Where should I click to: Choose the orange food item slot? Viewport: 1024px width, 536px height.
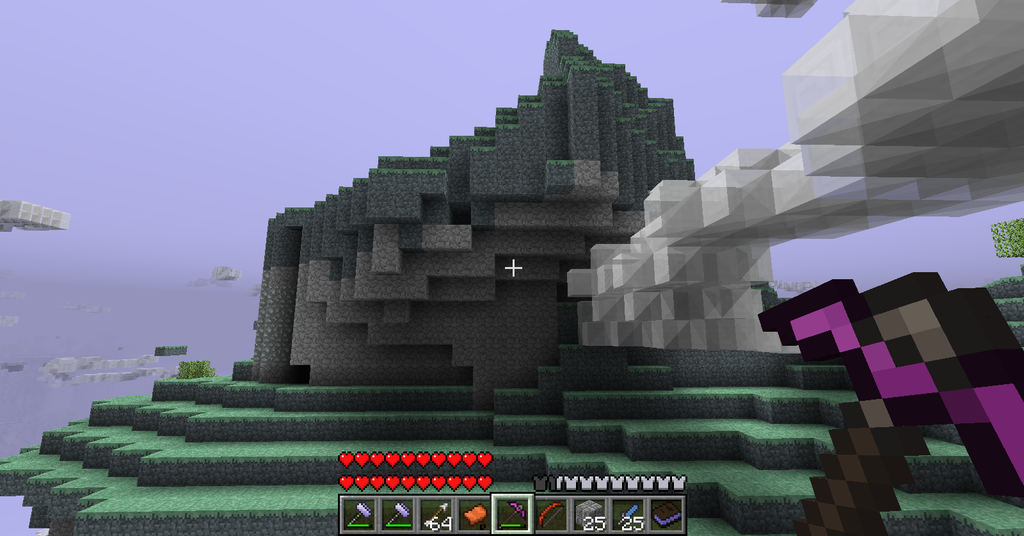pyautogui.click(x=474, y=515)
